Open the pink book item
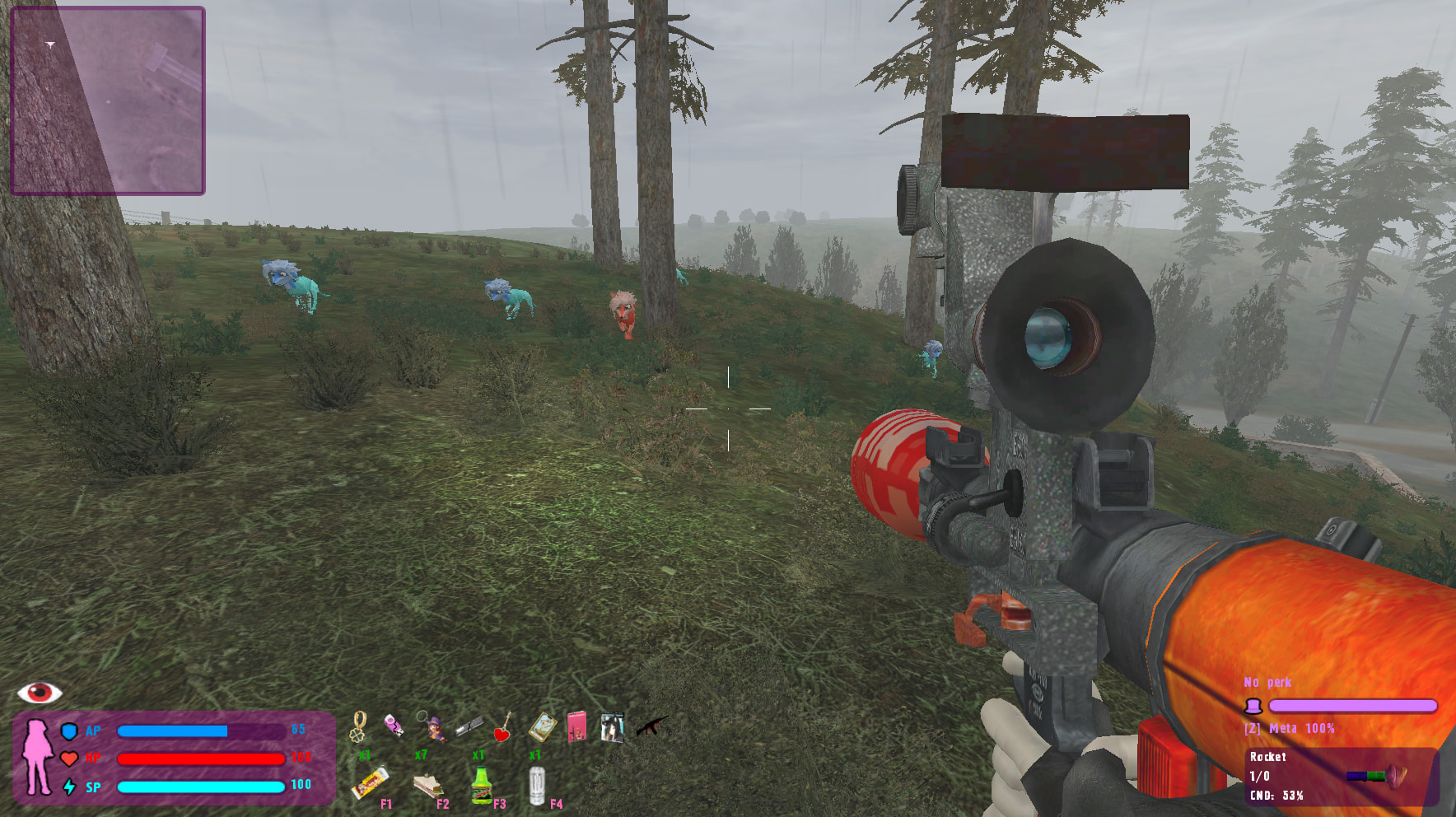Image resolution: width=1456 pixels, height=817 pixels. (577, 727)
